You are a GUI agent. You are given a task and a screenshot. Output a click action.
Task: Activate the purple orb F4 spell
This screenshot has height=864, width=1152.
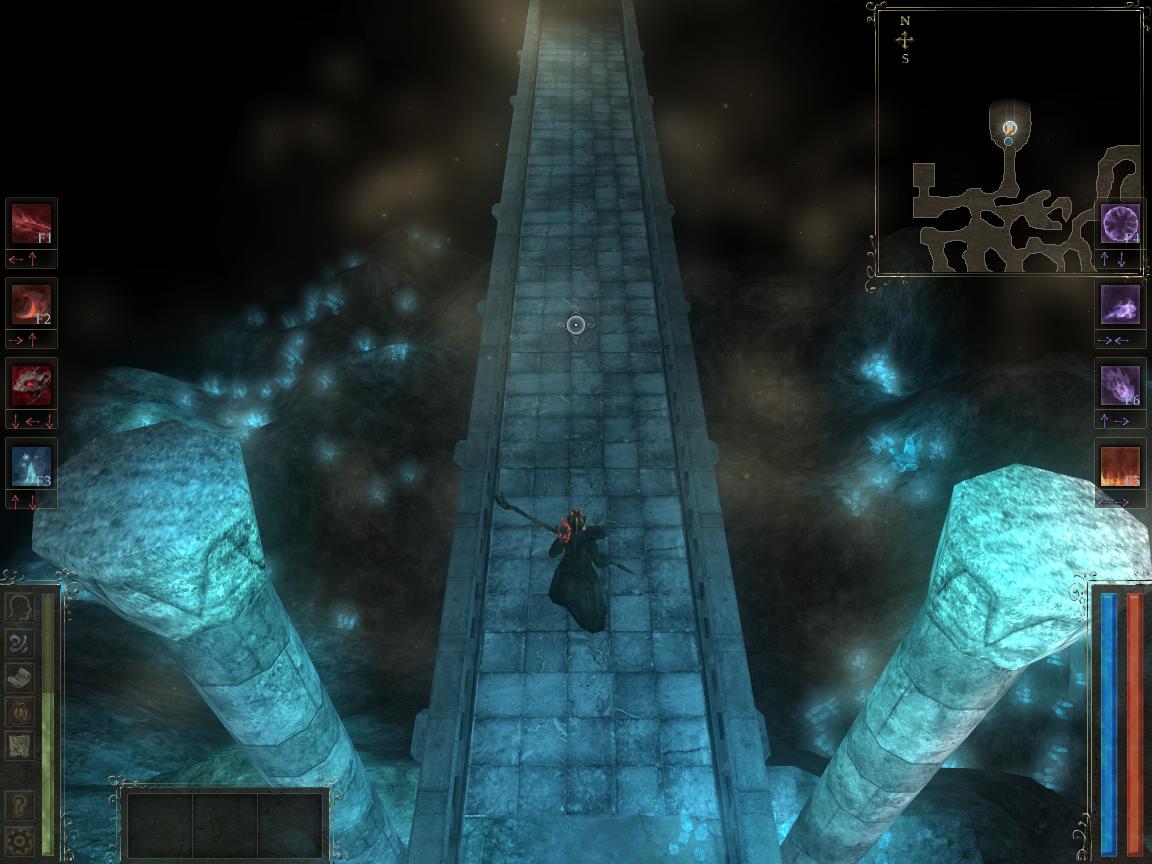click(x=1120, y=224)
